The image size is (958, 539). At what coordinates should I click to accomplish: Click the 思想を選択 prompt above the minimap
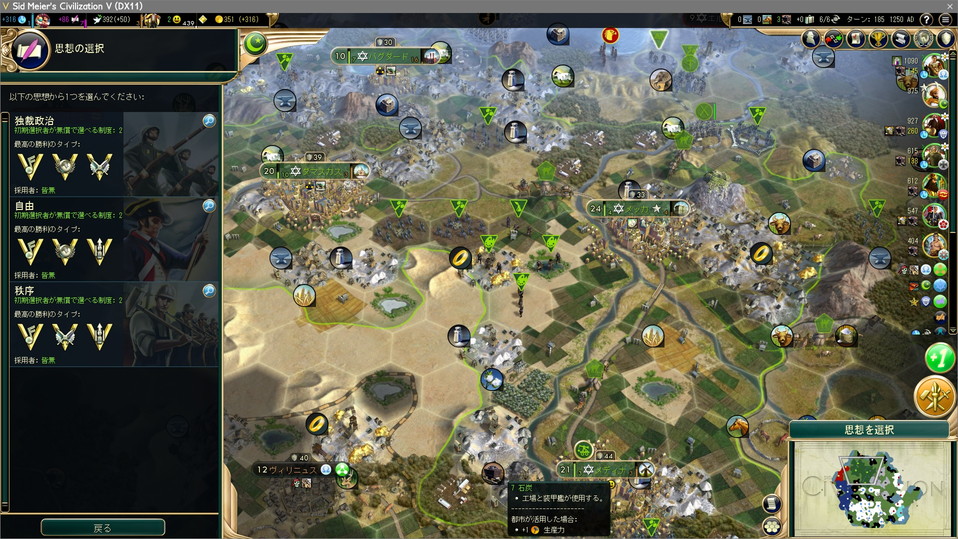(868, 430)
